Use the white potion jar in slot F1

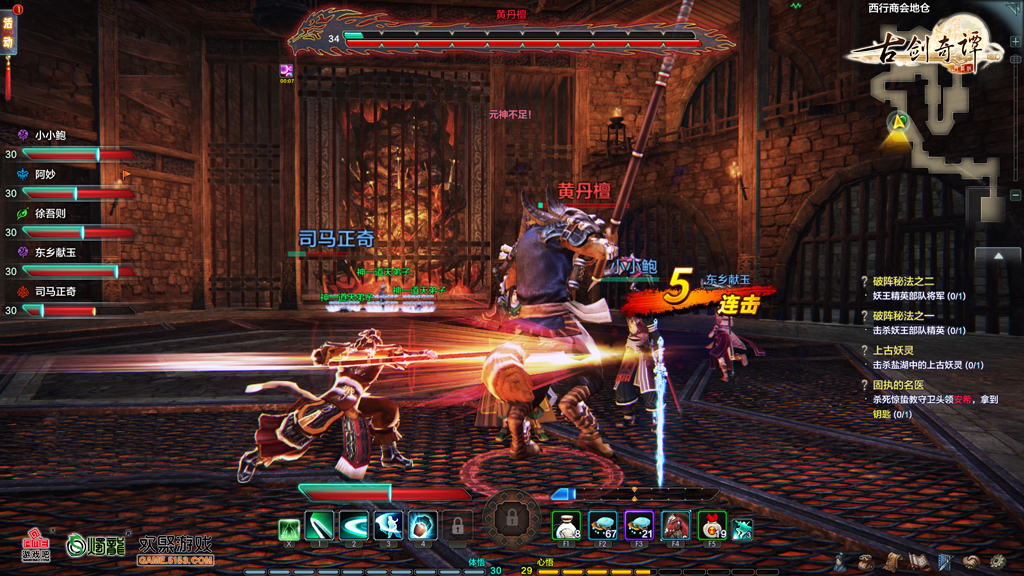pos(566,525)
